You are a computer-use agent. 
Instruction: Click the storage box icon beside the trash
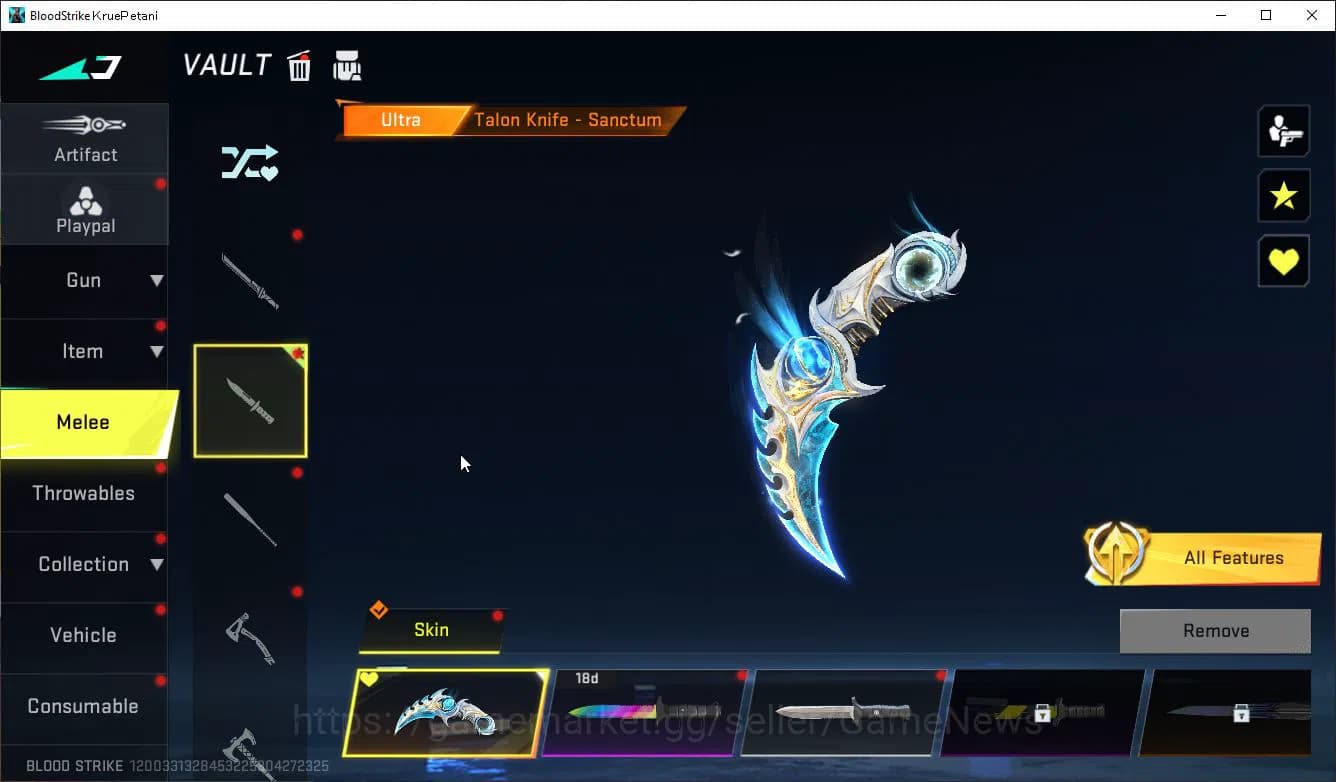coord(347,65)
